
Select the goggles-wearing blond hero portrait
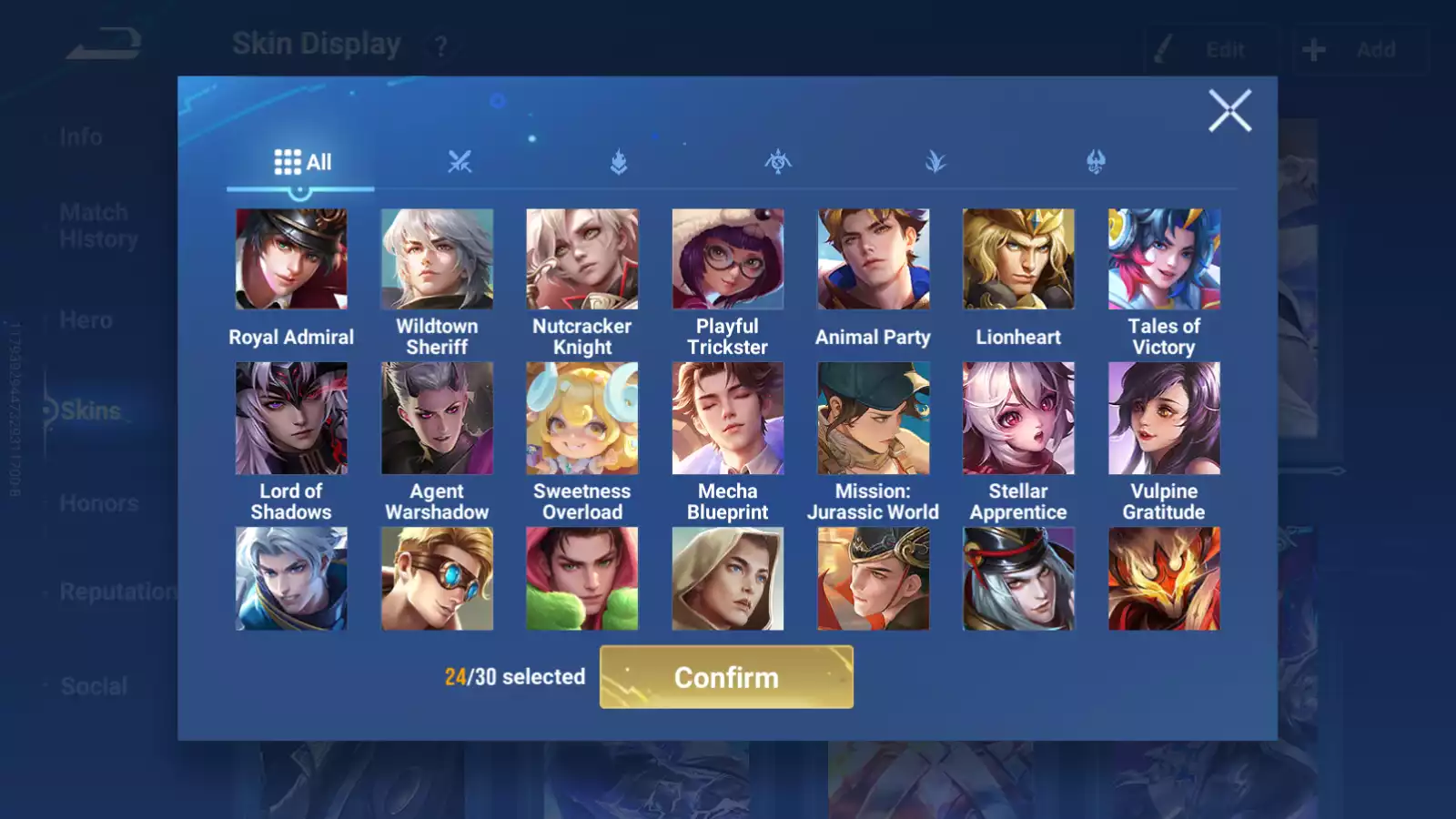(437, 579)
